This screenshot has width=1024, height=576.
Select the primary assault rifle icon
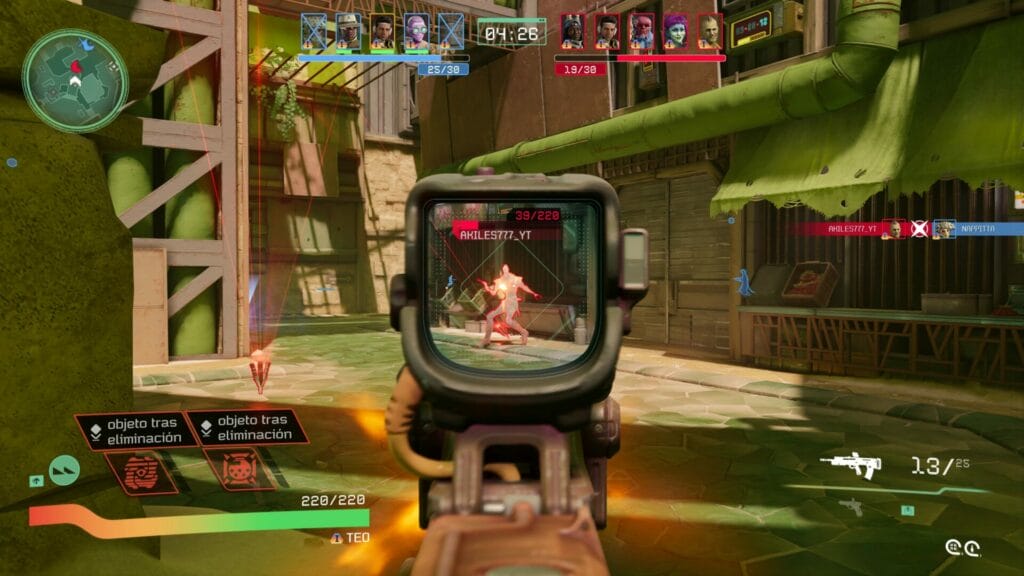coord(849,464)
